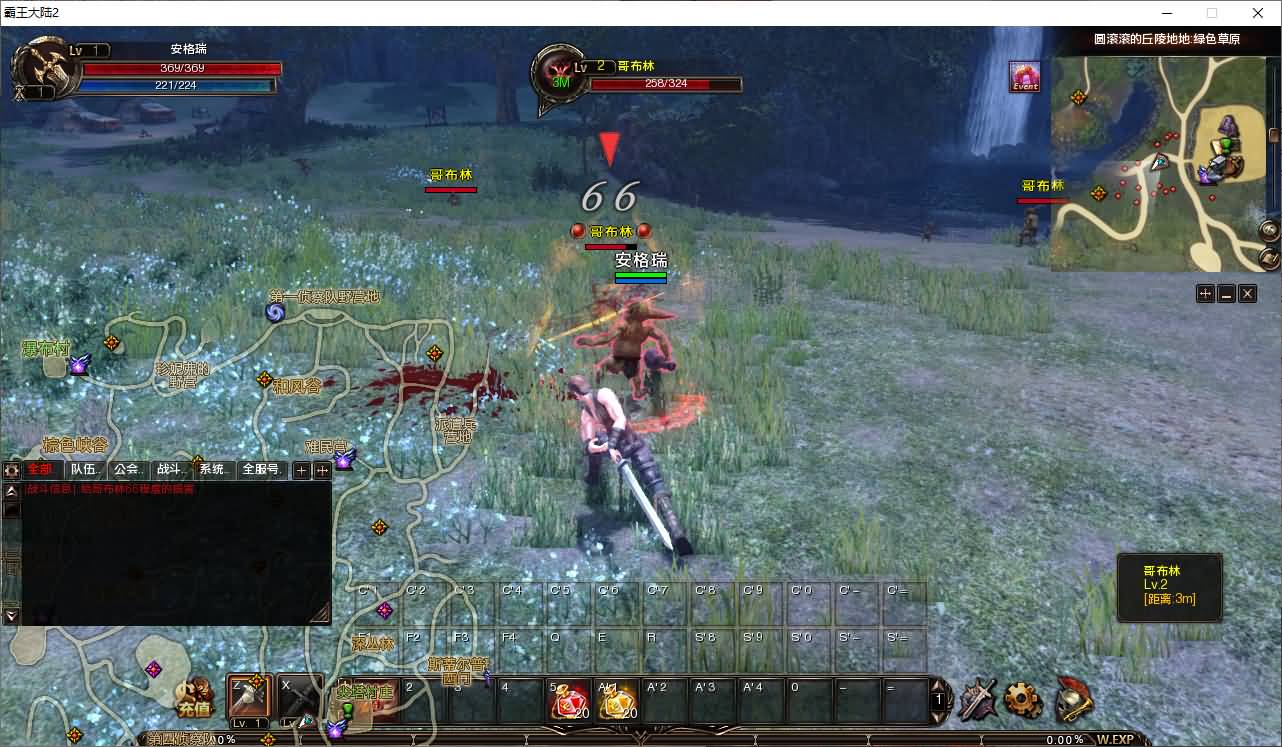The image size is (1282, 747).
Task: Zoom the minimap using the plus control
Action: [1205, 293]
